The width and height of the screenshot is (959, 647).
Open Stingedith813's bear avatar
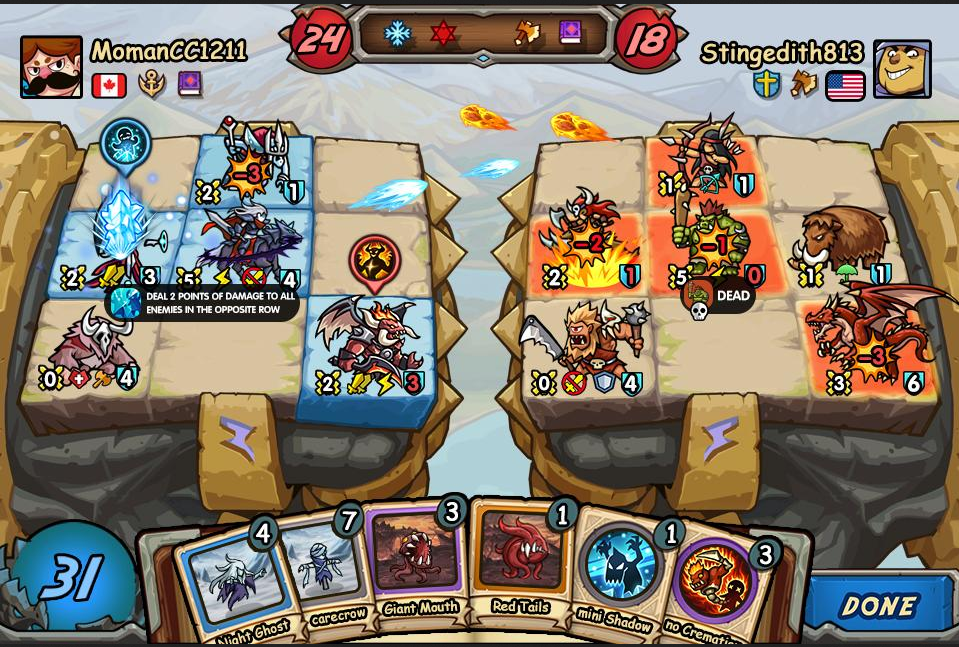point(902,69)
